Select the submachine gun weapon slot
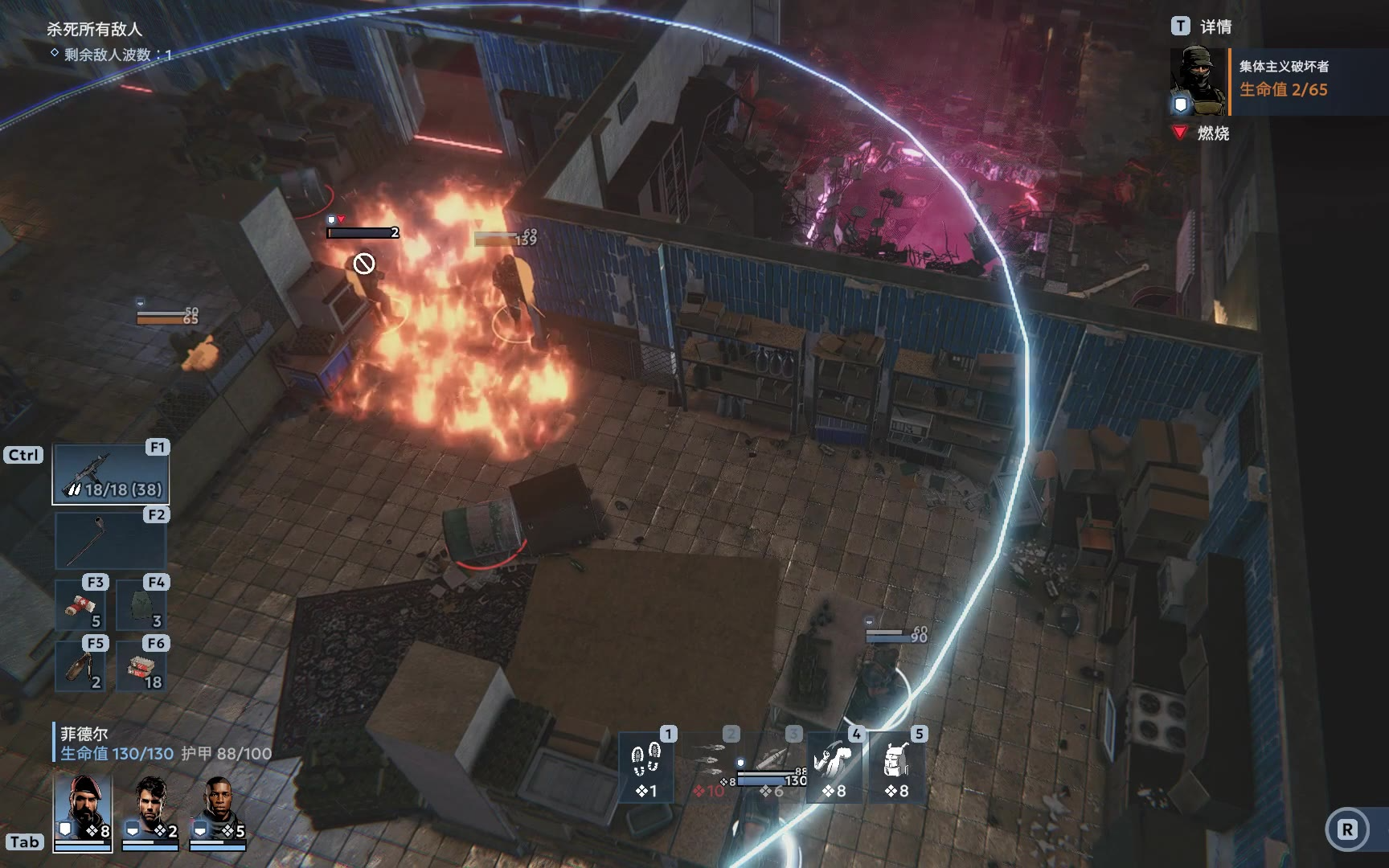1389x868 pixels. point(111,474)
